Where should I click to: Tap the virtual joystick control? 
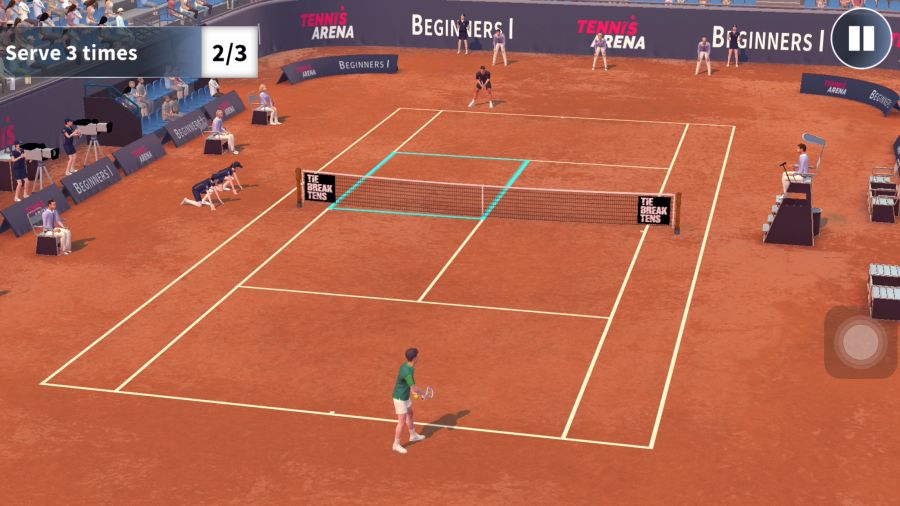coord(859,342)
